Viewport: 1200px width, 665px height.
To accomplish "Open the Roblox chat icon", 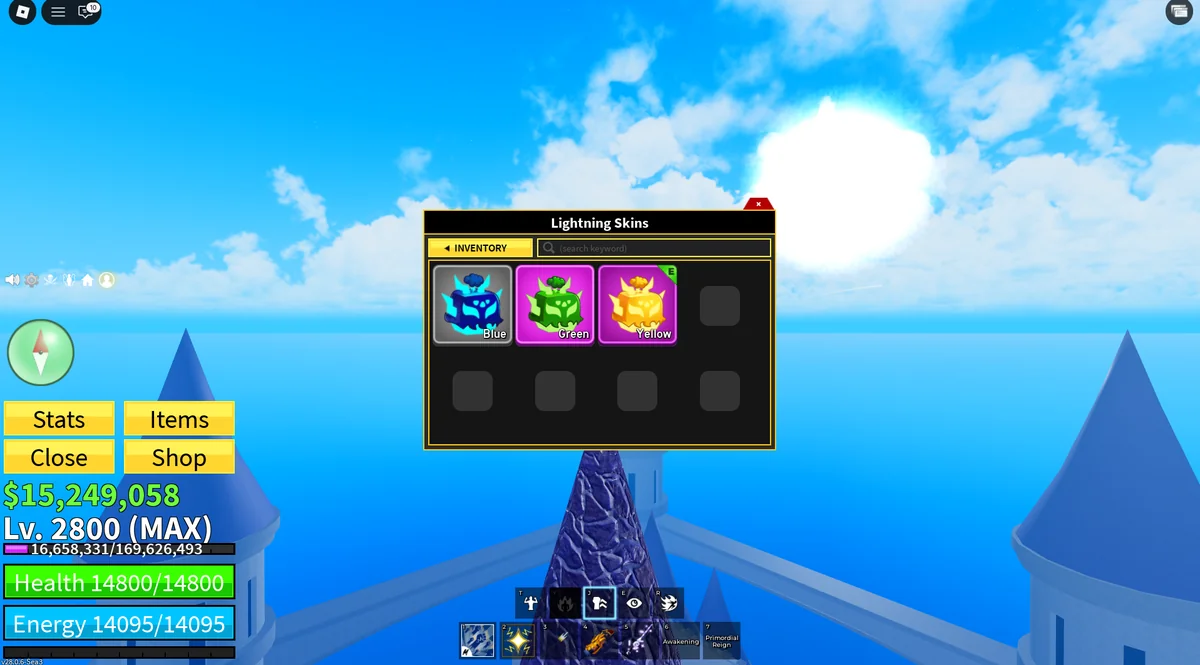I will [x=86, y=12].
